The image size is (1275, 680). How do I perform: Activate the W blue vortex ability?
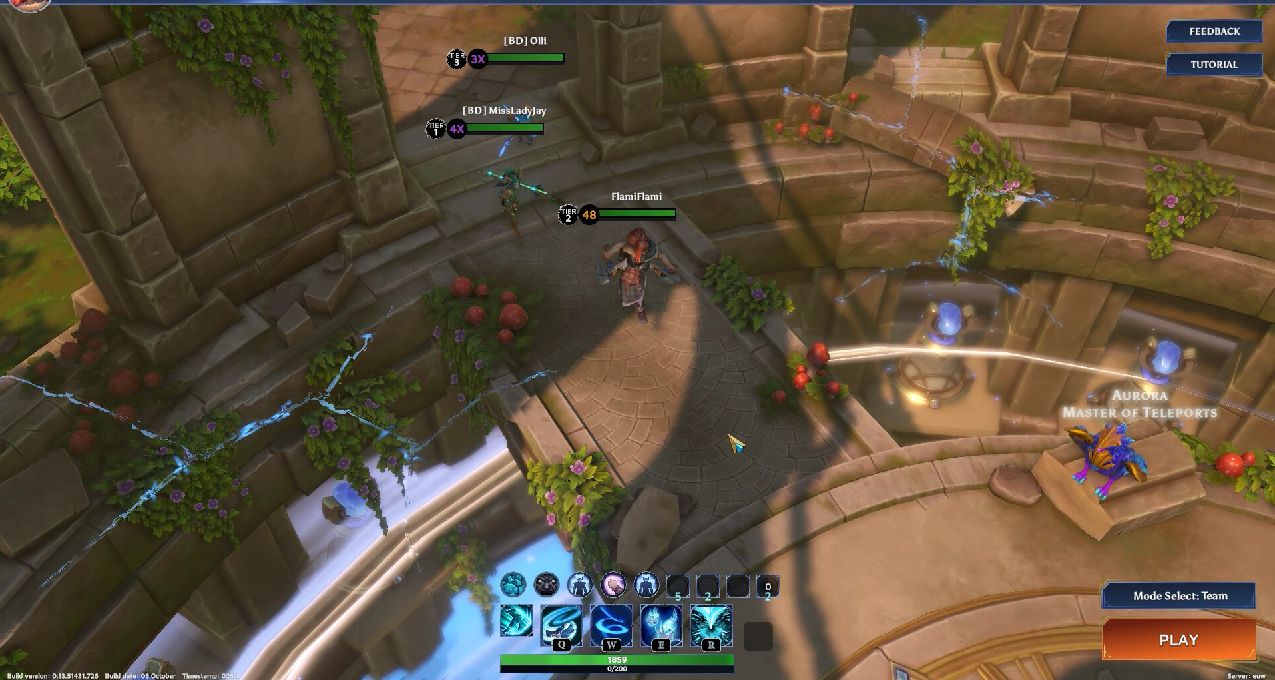pyautogui.click(x=611, y=624)
